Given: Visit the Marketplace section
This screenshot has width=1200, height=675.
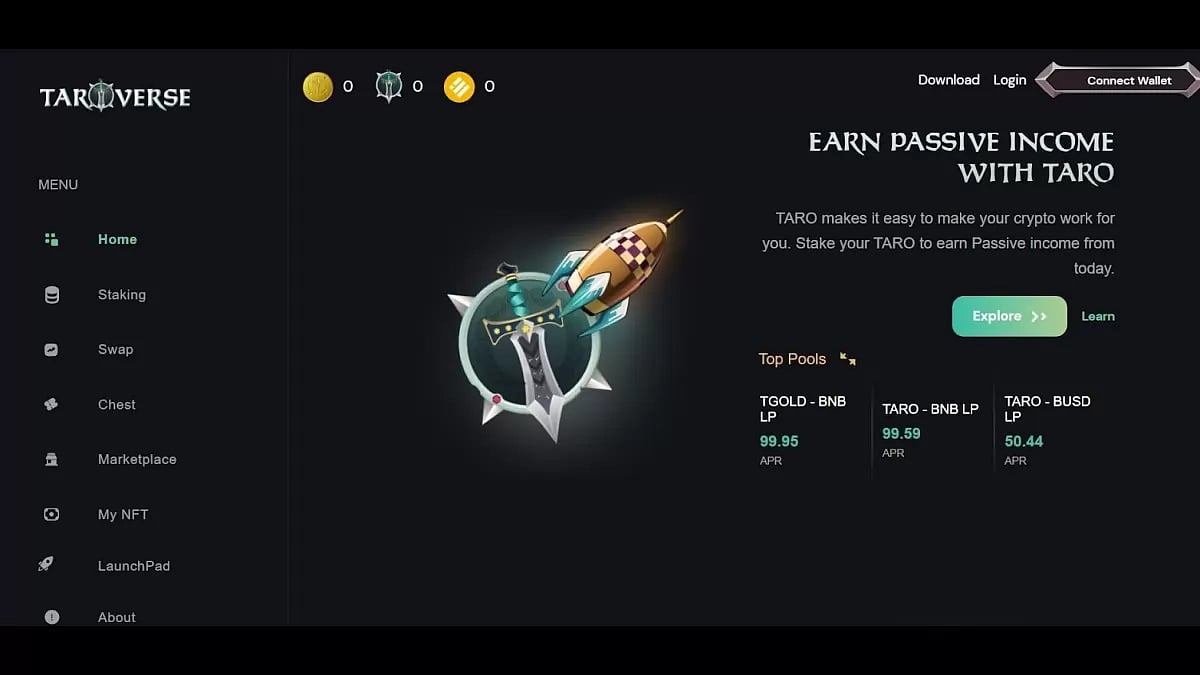Looking at the screenshot, I should [137, 460].
